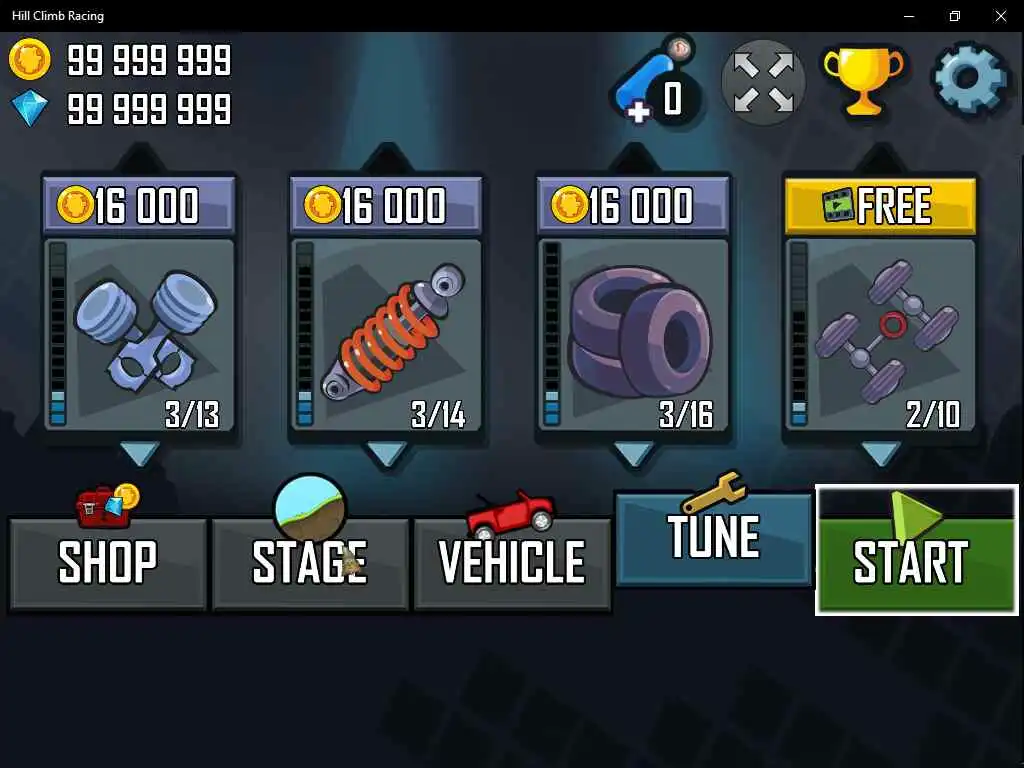Claim the FREE 4WD upgrade
This screenshot has height=768, width=1024.
[x=880, y=206]
